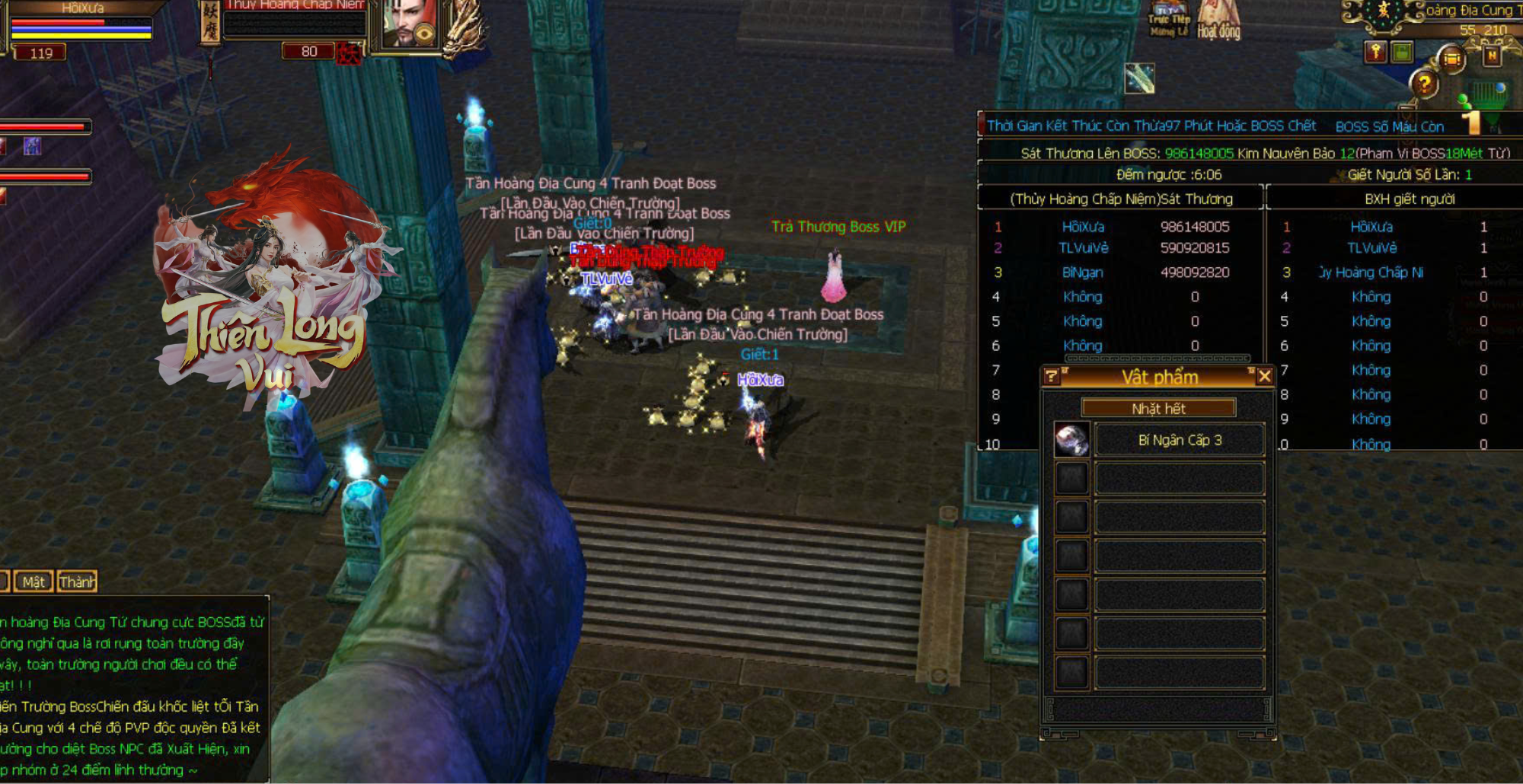The height and width of the screenshot is (784, 1523).
Task: Open help on the Vật phẩm window
Action: click(x=1052, y=376)
